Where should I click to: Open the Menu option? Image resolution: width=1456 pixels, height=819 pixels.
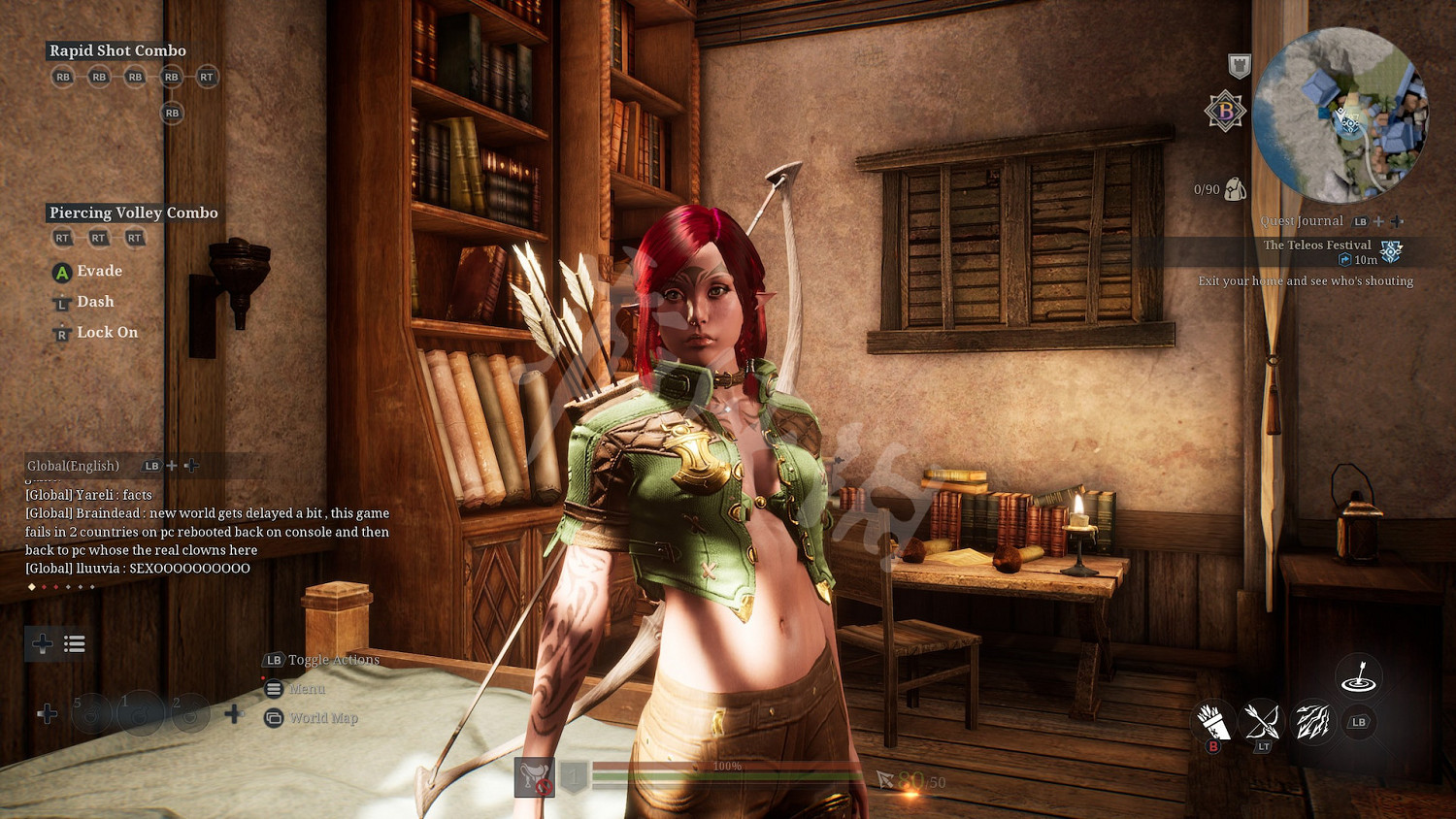pyautogui.click(x=307, y=689)
